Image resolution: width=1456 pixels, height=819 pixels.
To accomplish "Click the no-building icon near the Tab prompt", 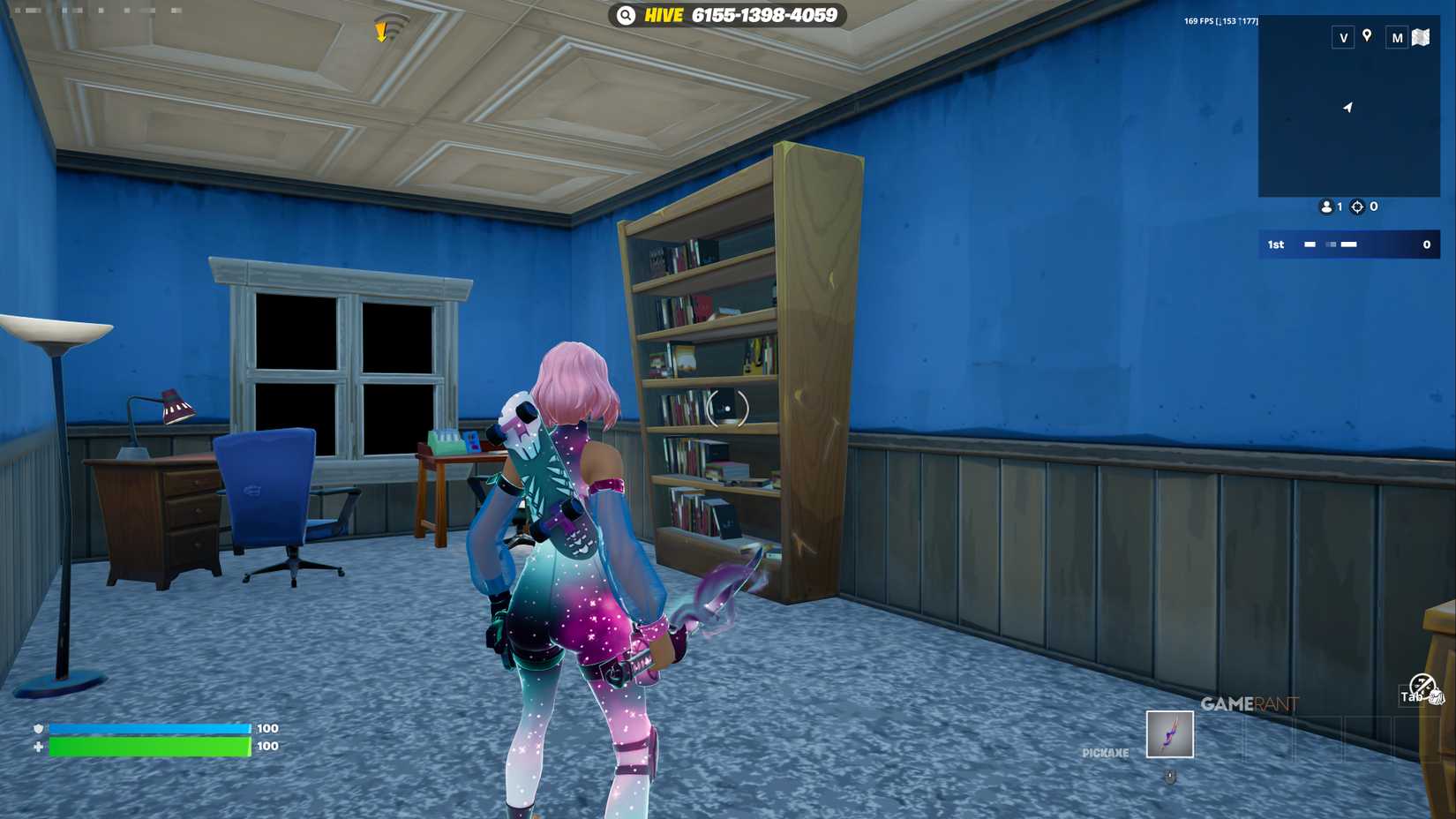I will (1421, 686).
